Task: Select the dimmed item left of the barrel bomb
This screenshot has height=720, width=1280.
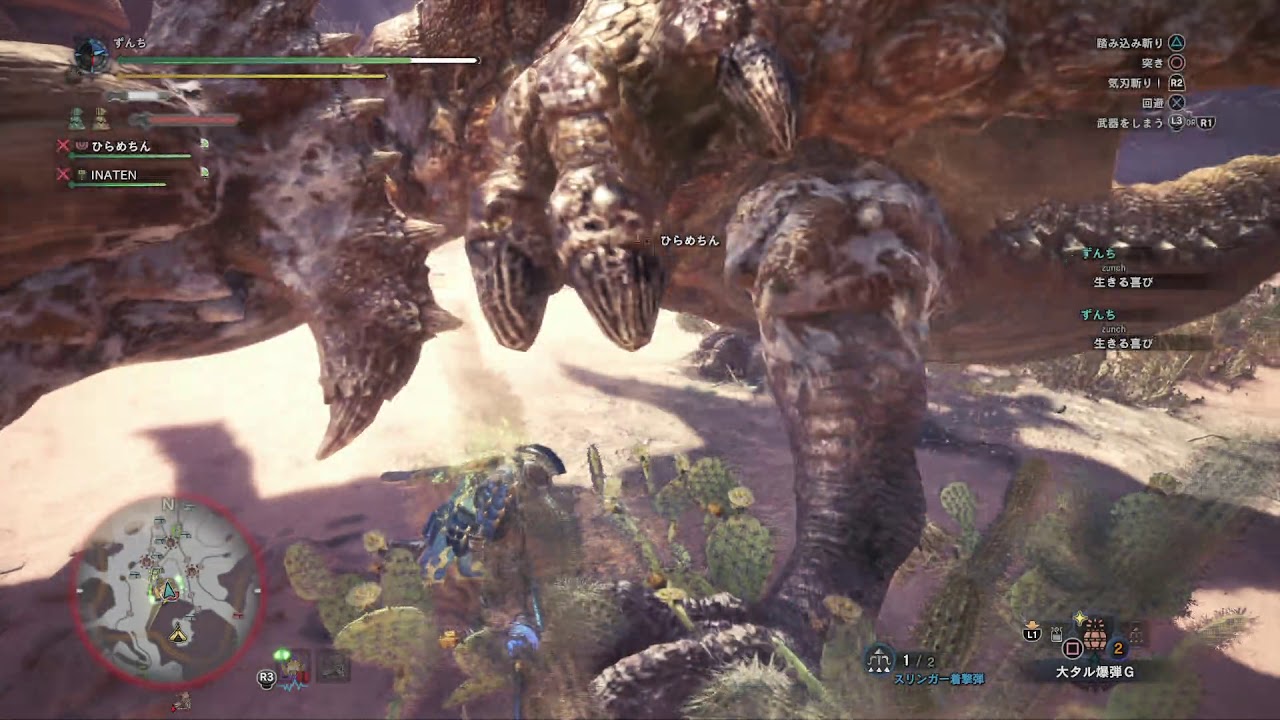Action: pos(1056,633)
